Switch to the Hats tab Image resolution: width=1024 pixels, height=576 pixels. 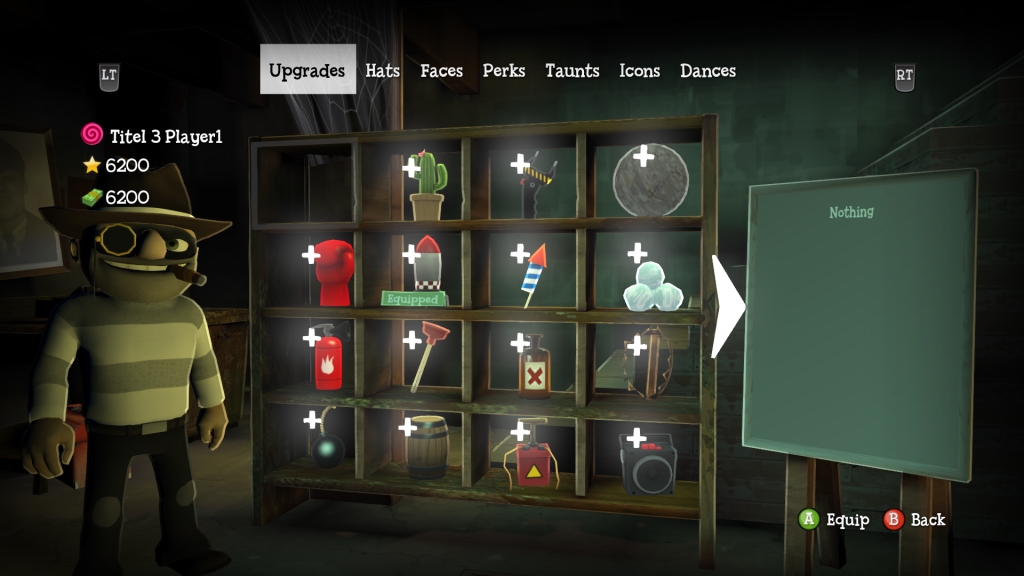pos(382,71)
